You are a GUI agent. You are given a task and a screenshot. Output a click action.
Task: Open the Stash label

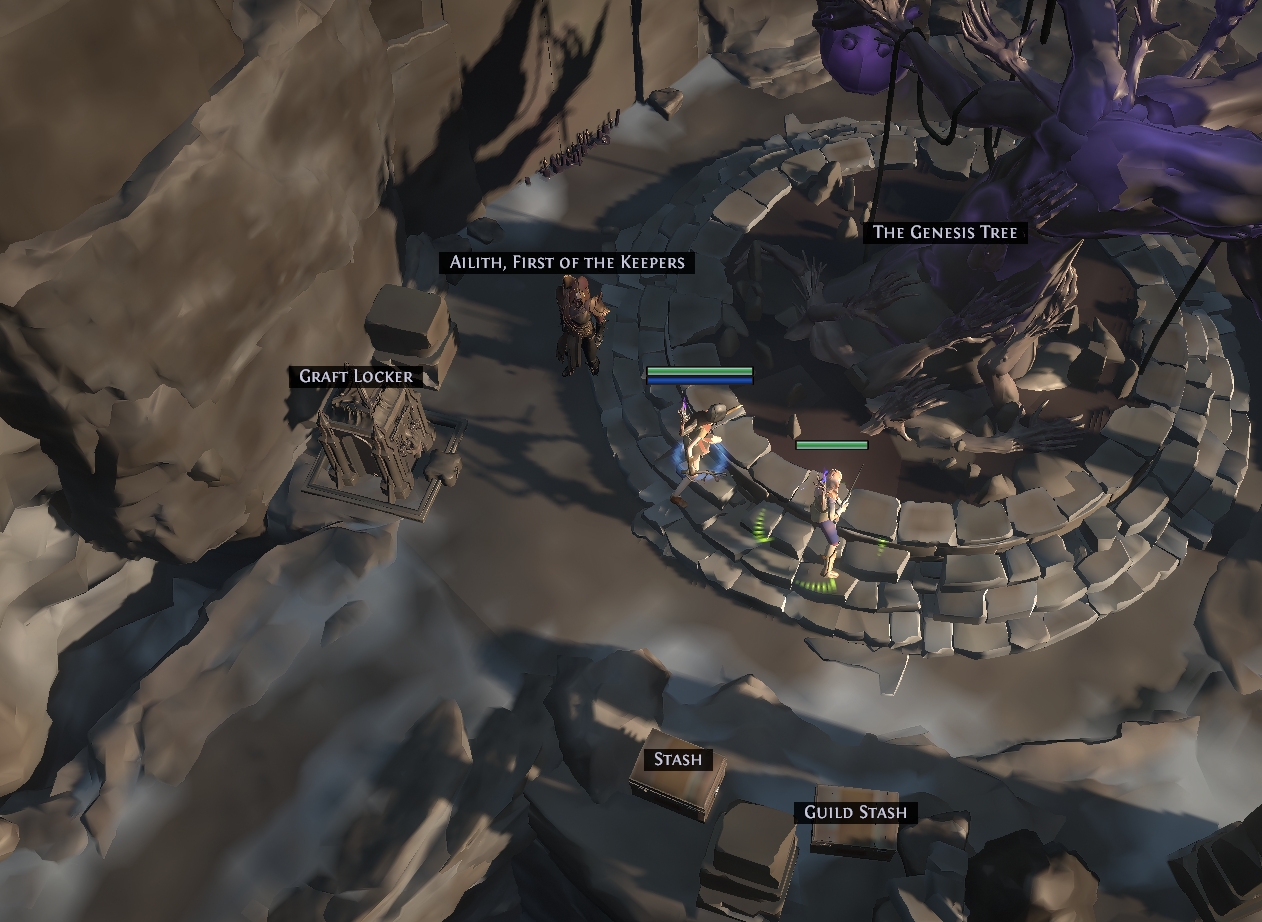(677, 760)
